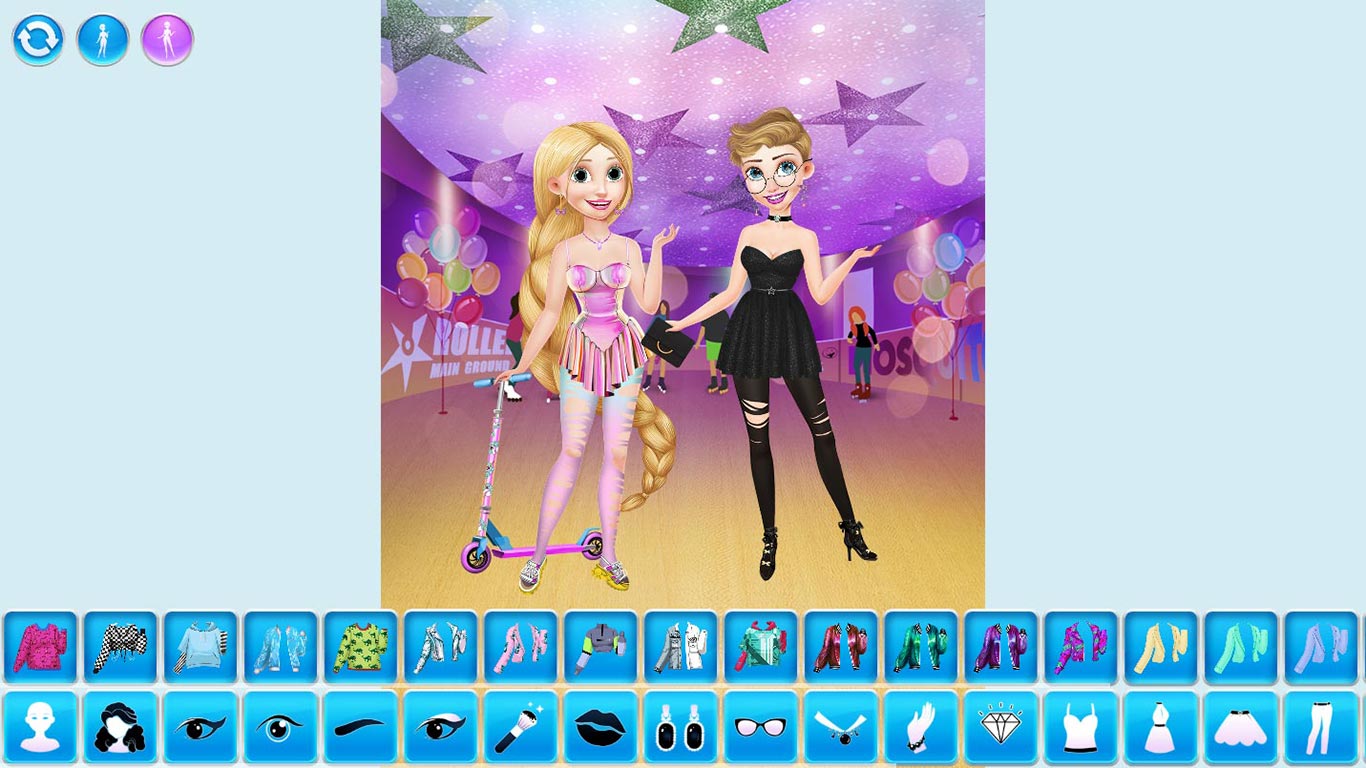Select the white dress category icon
Screen dimensions: 1366x768
pos(1161,728)
